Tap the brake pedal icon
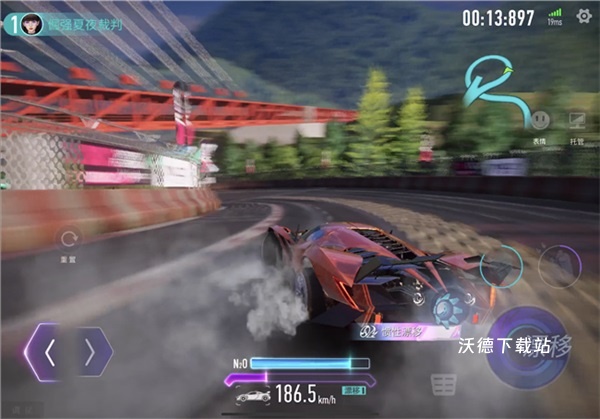The height and width of the screenshot is (419, 600). 443,382
